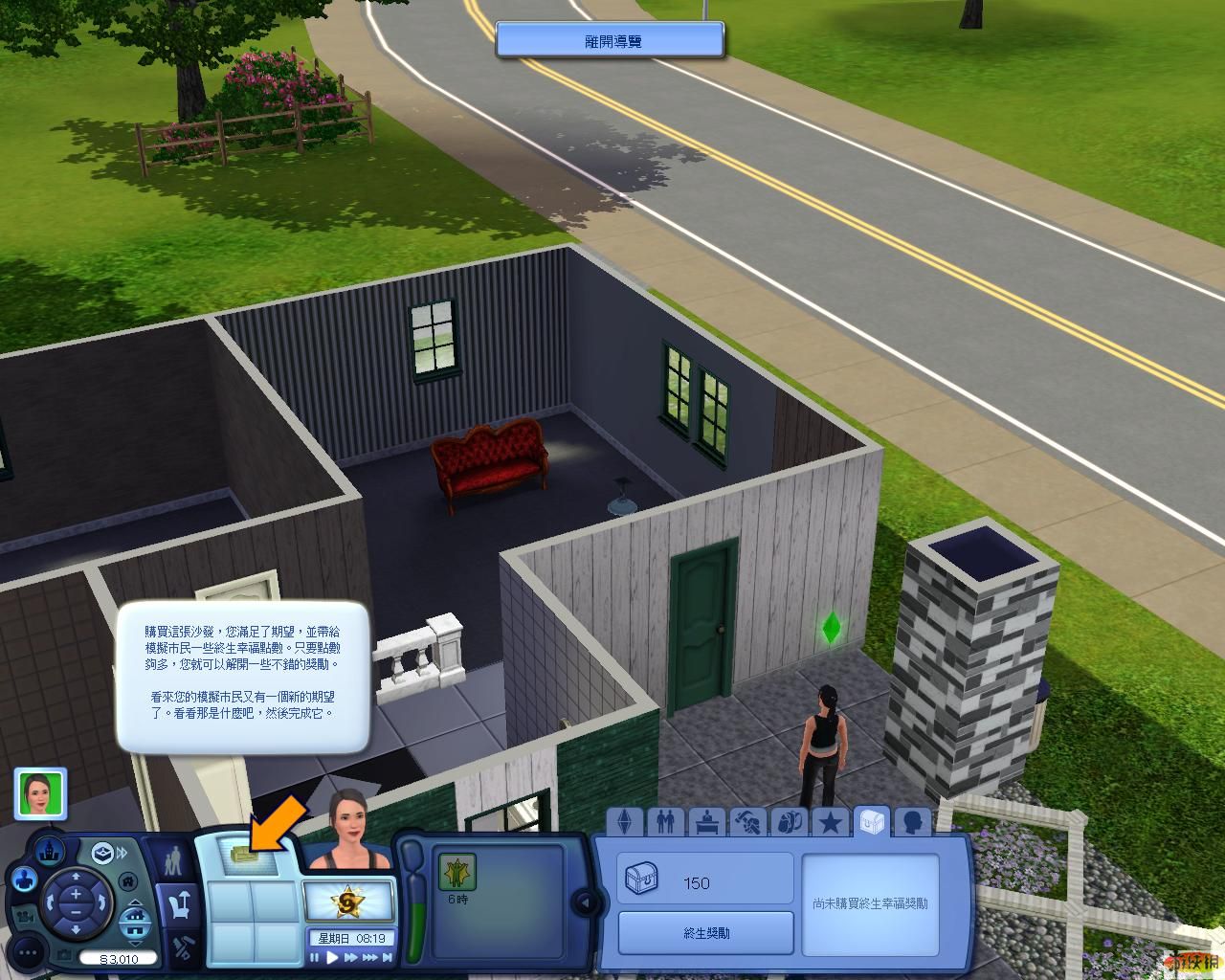Open the career desk tab
1225x980 pixels.
pos(707,822)
